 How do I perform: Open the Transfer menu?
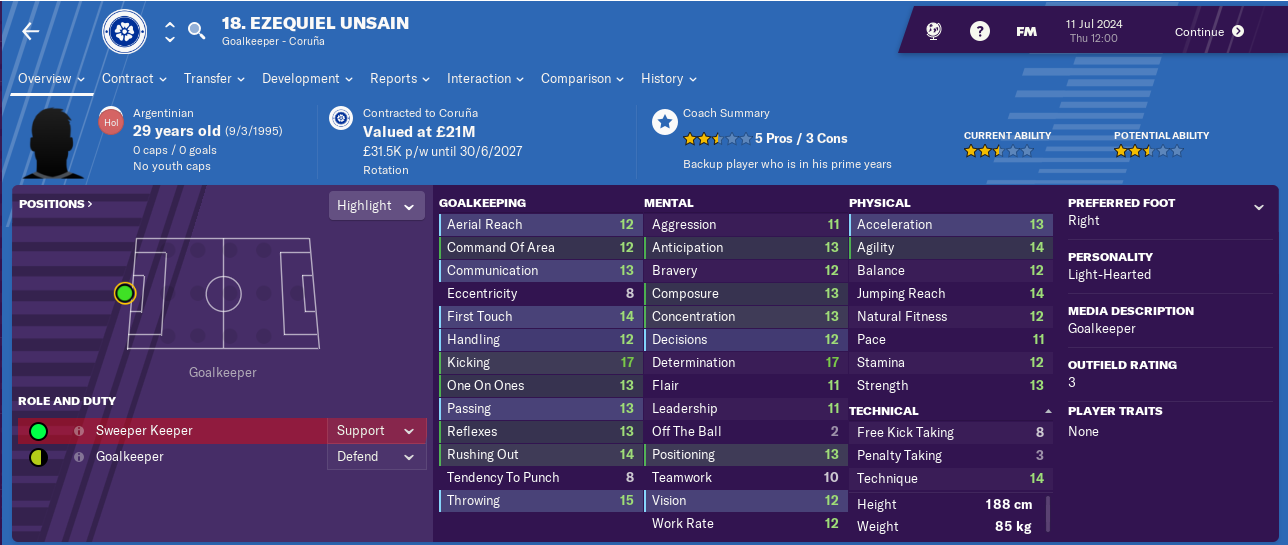(215, 78)
